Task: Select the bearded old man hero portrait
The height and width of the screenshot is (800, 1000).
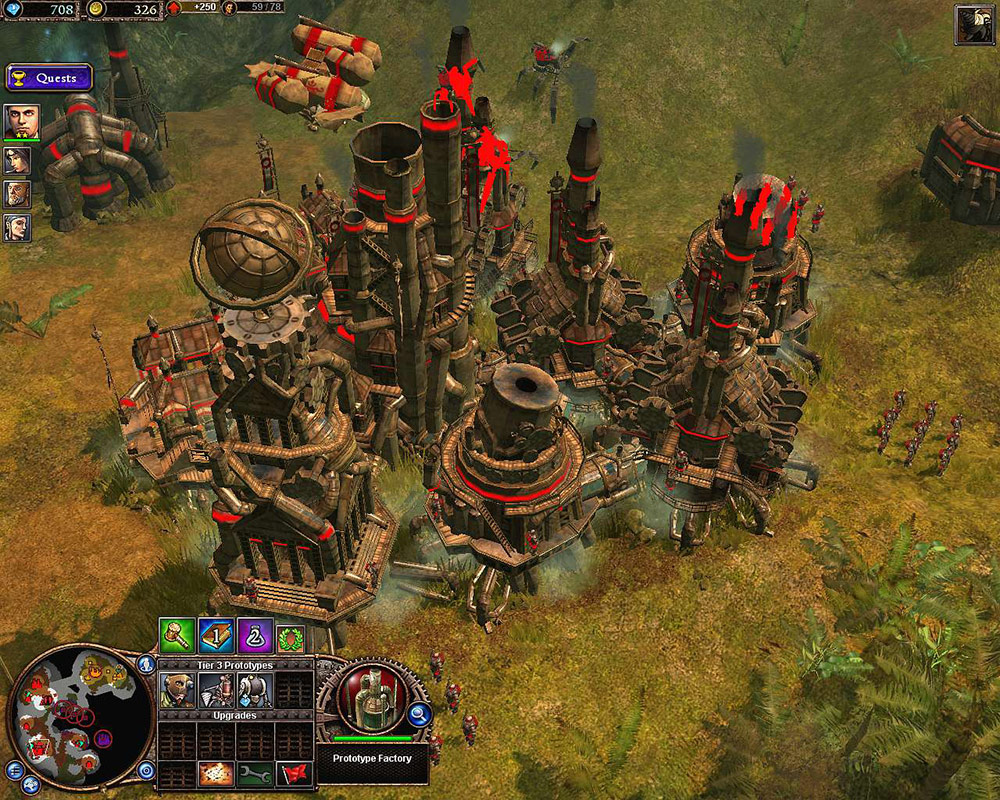Action: (x=17, y=194)
